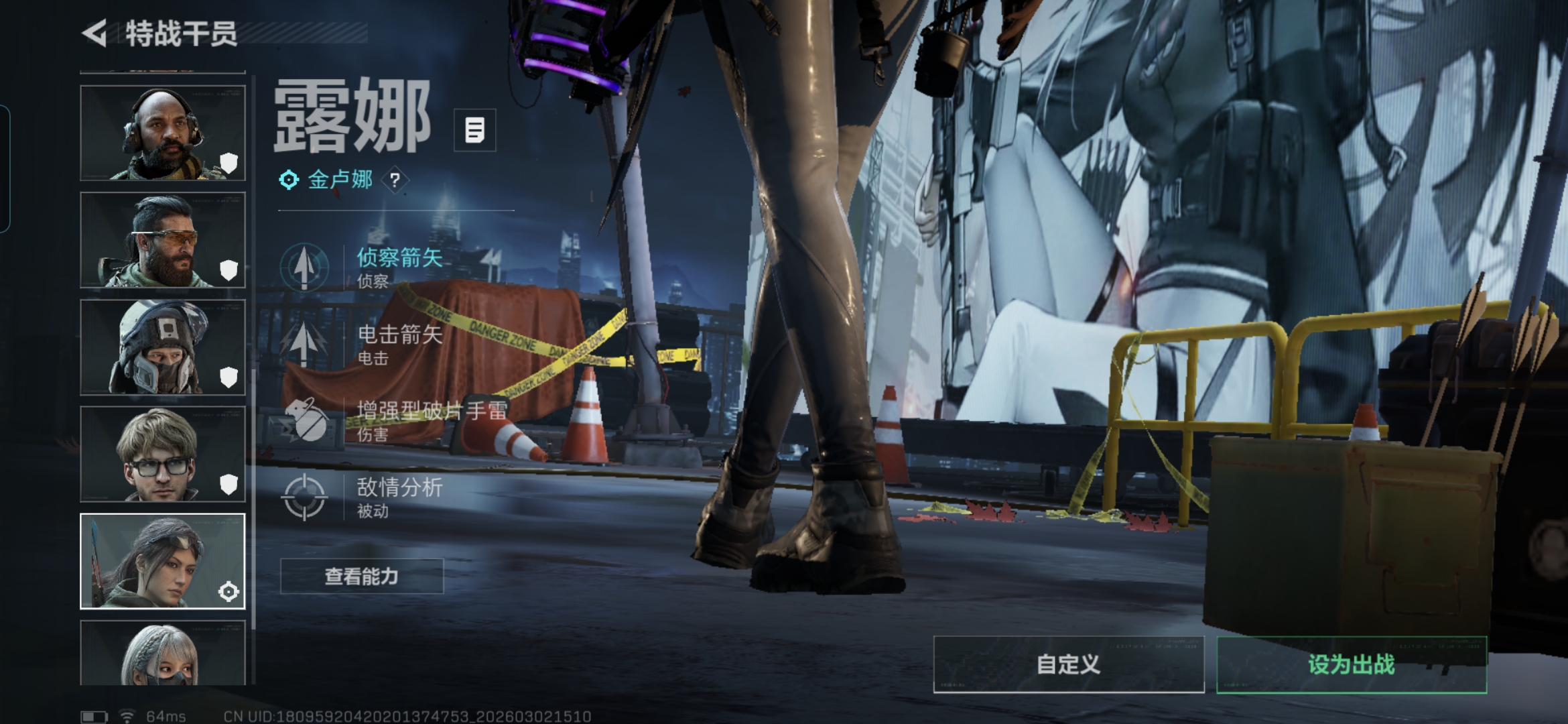The width and height of the screenshot is (1568, 724).
Task: Select the archer operator 露娜 portrait
Action: [163, 561]
